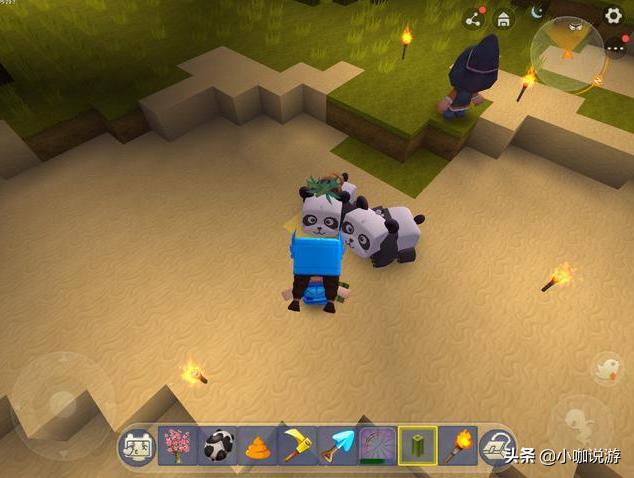
Task: Tap the button at the hotbar's right end
Action: (495, 446)
